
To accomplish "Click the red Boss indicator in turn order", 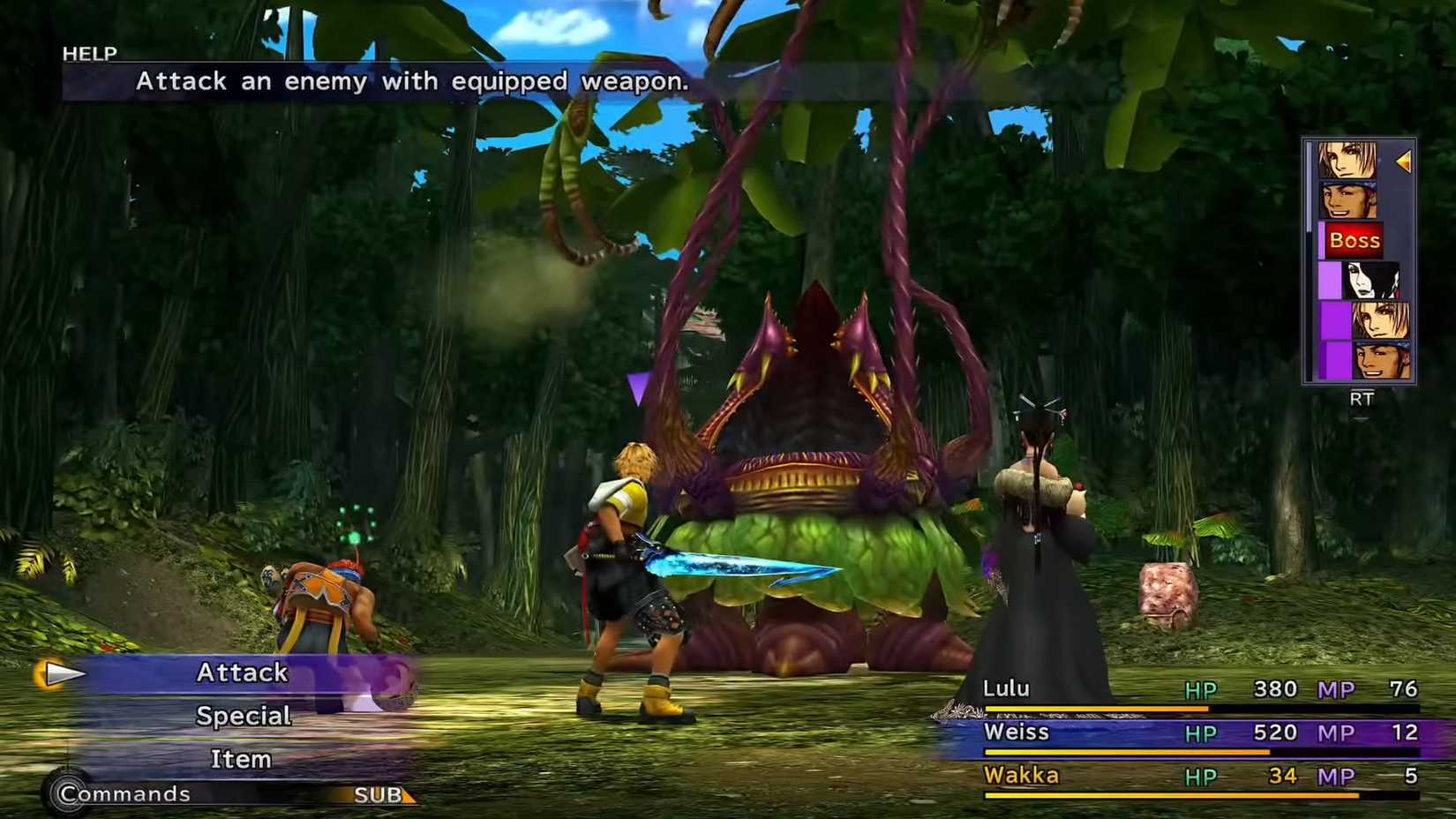I will pyautogui.click(x=1355, y=241).
